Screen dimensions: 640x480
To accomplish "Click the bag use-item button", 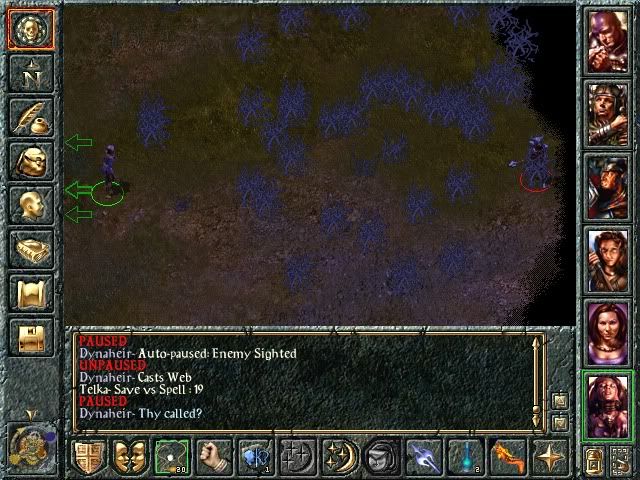I will (381, 456).
